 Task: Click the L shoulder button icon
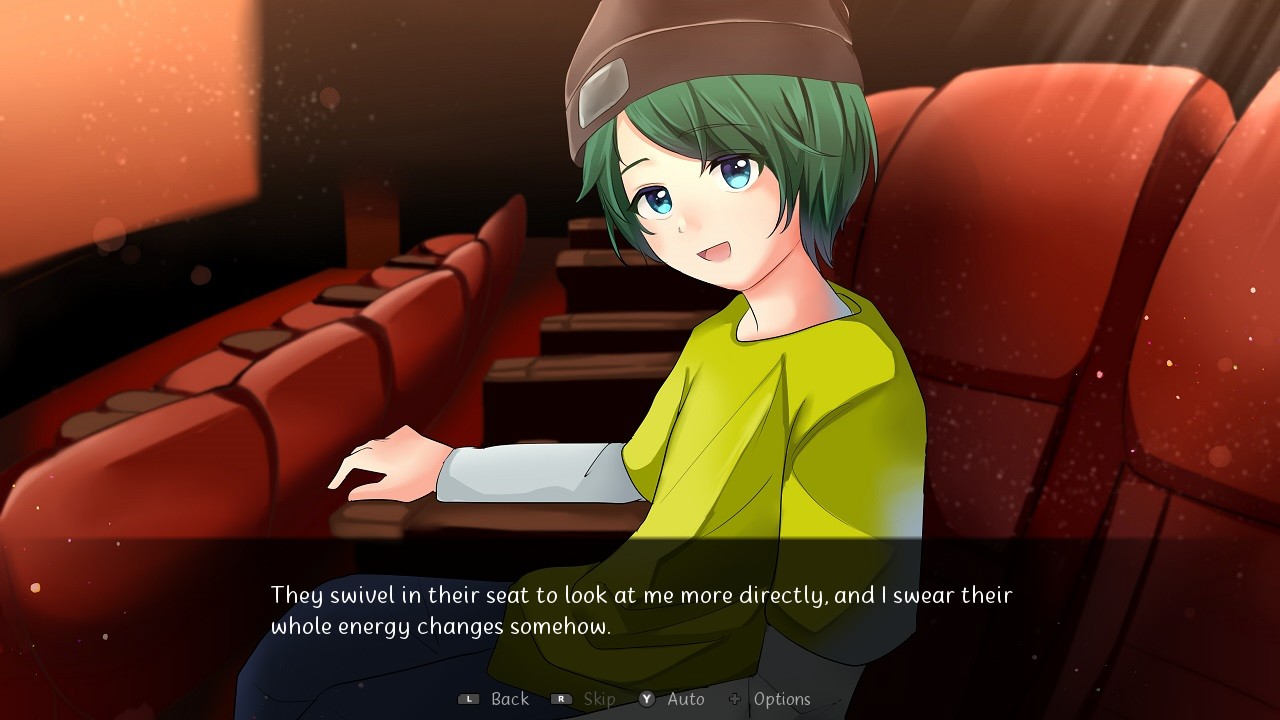(467, 699)
